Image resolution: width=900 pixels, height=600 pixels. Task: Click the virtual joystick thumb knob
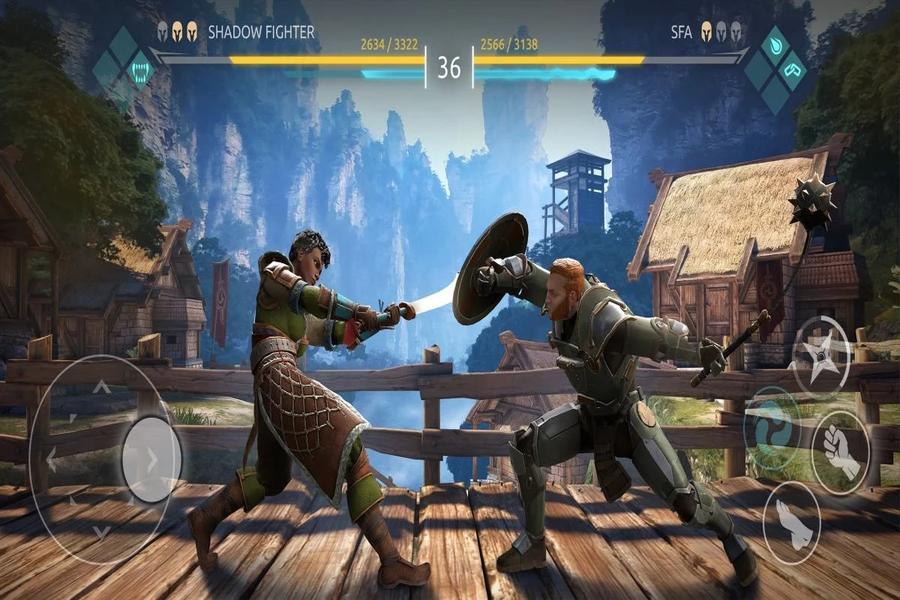(x=151, y=459)
